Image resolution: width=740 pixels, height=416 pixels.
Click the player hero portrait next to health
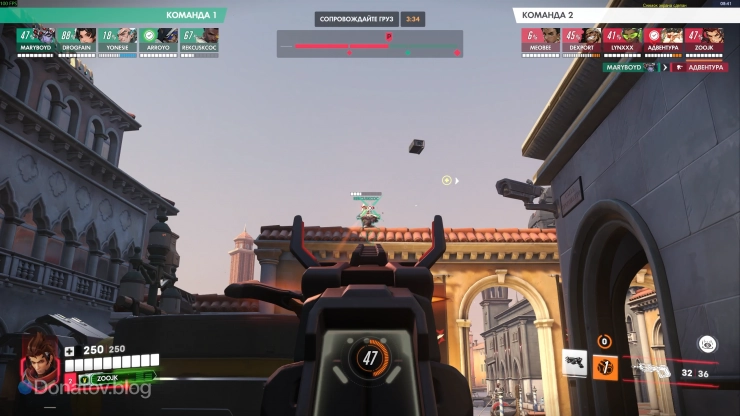click(x=40, y=357)
